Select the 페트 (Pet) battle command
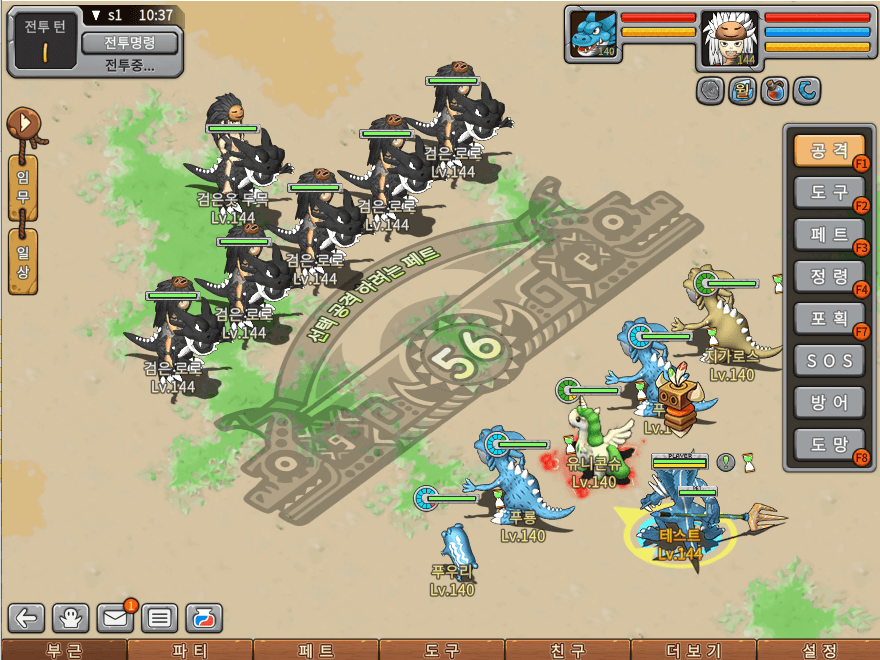The height and width of the screenshot is (660, 880). (829, 234)
